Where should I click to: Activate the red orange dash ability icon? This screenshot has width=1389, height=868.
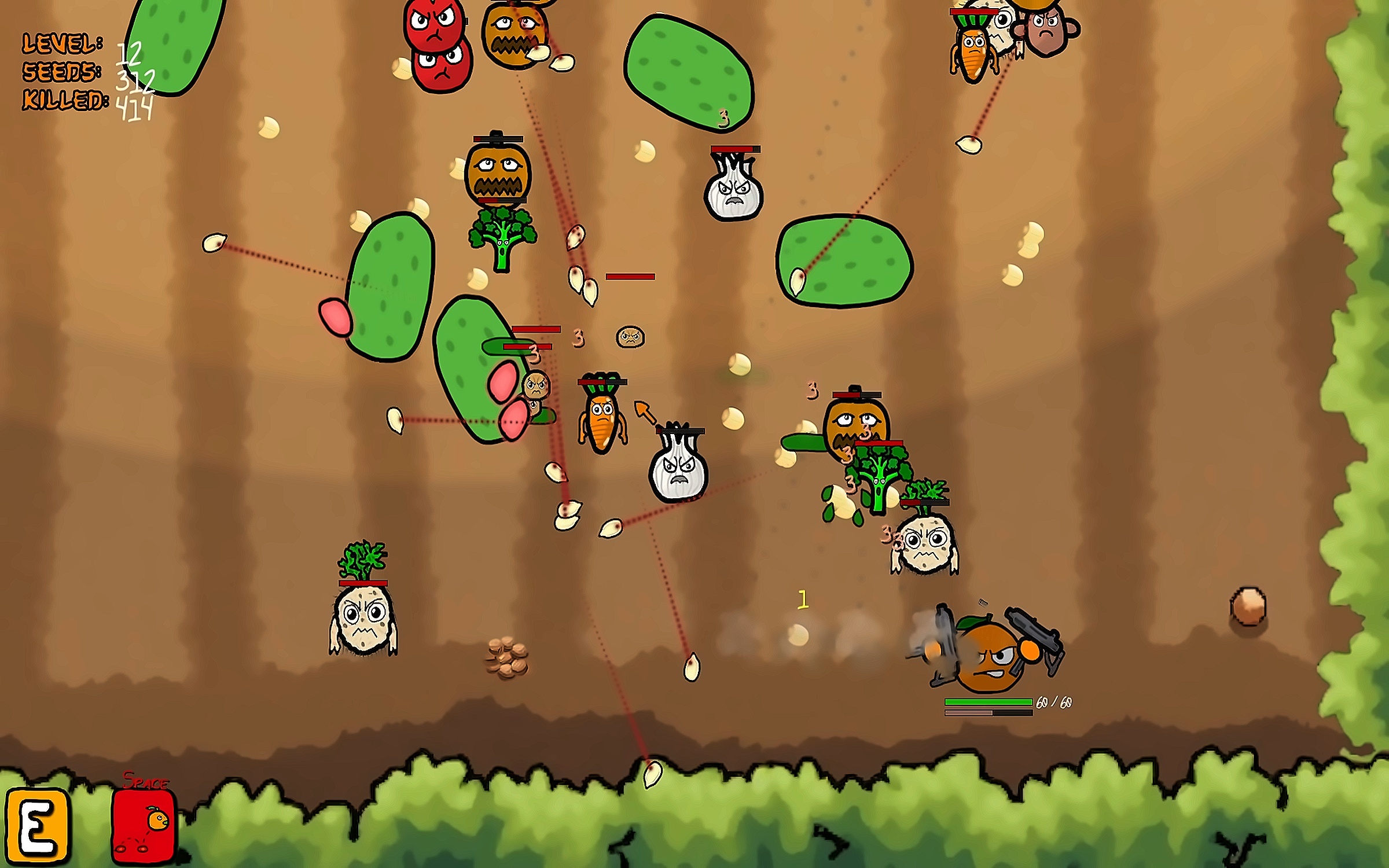143,826
